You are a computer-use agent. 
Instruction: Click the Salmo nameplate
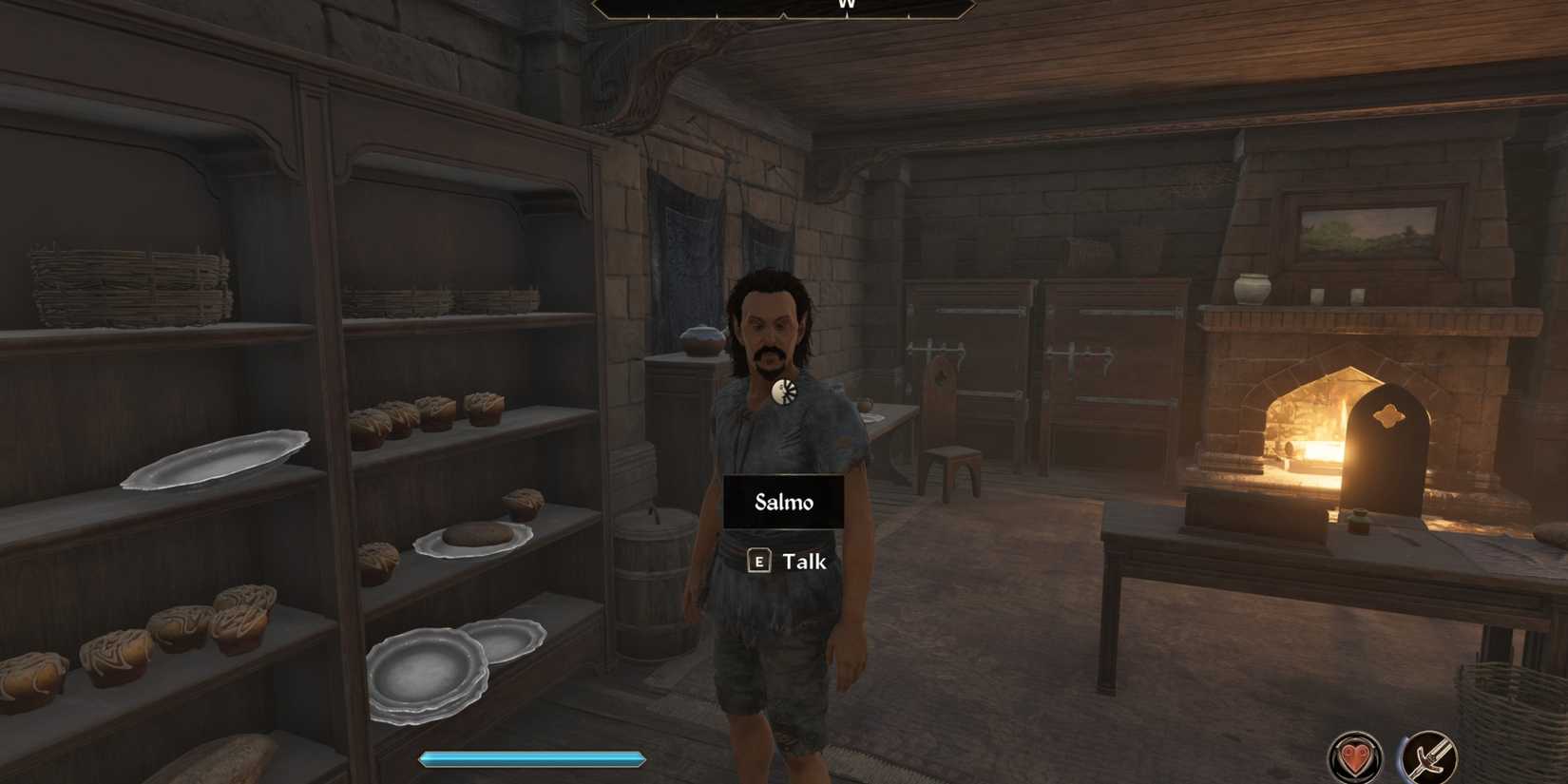pos(785,502)
